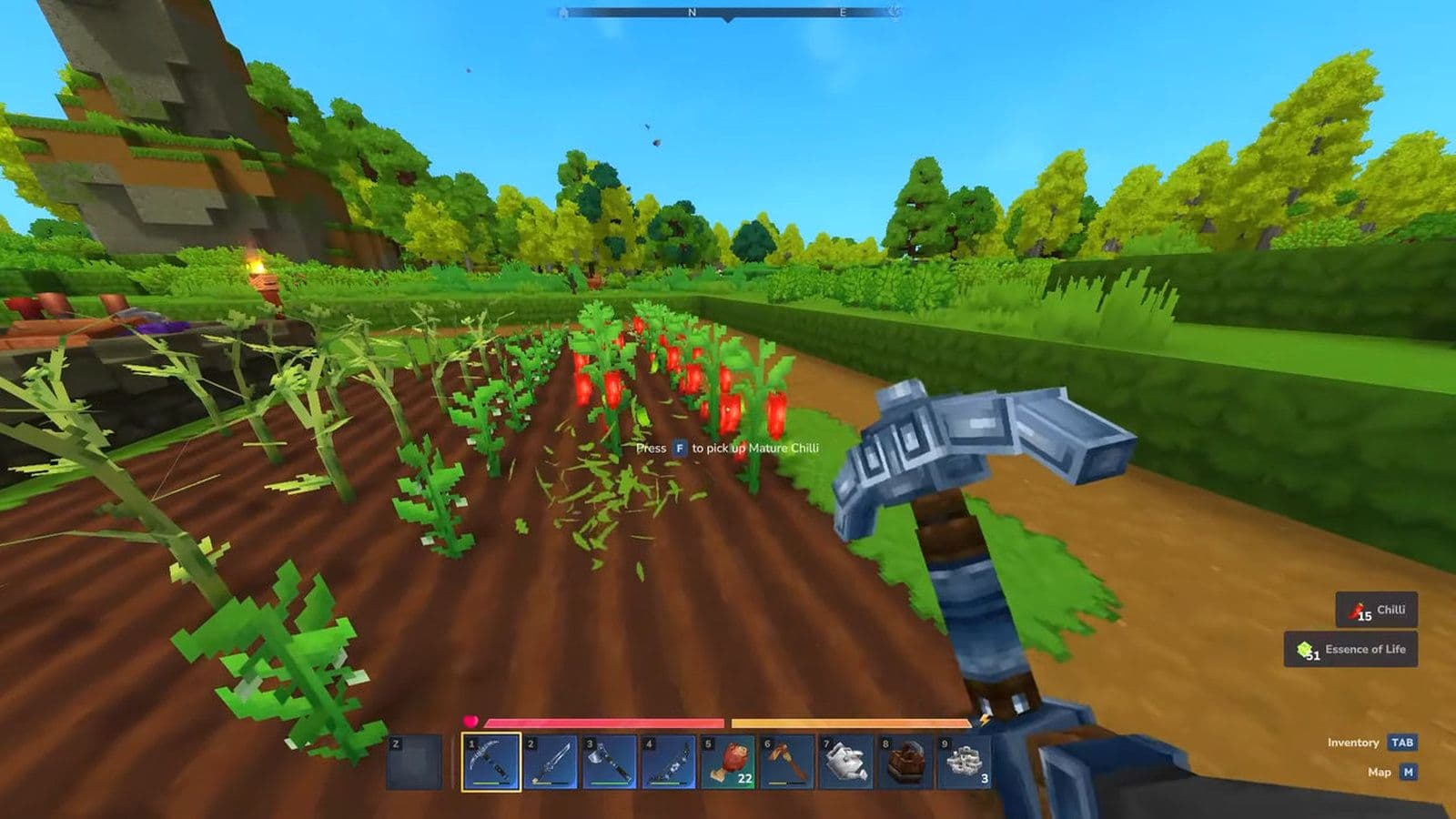Click the empty off-hand hotbar slot 2
1456x819 pixels.
coord(415,764)
